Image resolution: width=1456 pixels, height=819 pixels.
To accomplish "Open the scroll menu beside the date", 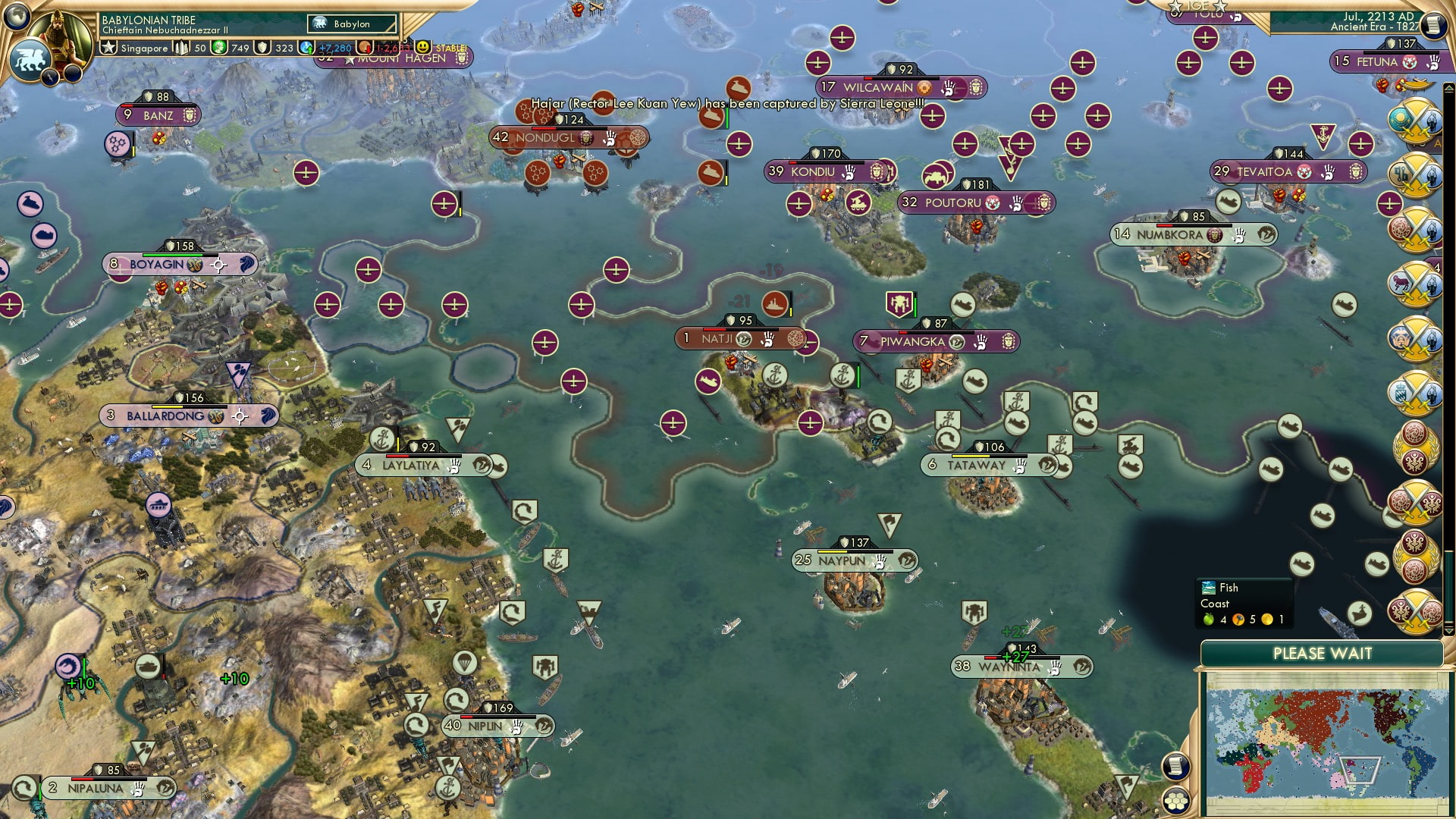I will tap(1432, 25).
